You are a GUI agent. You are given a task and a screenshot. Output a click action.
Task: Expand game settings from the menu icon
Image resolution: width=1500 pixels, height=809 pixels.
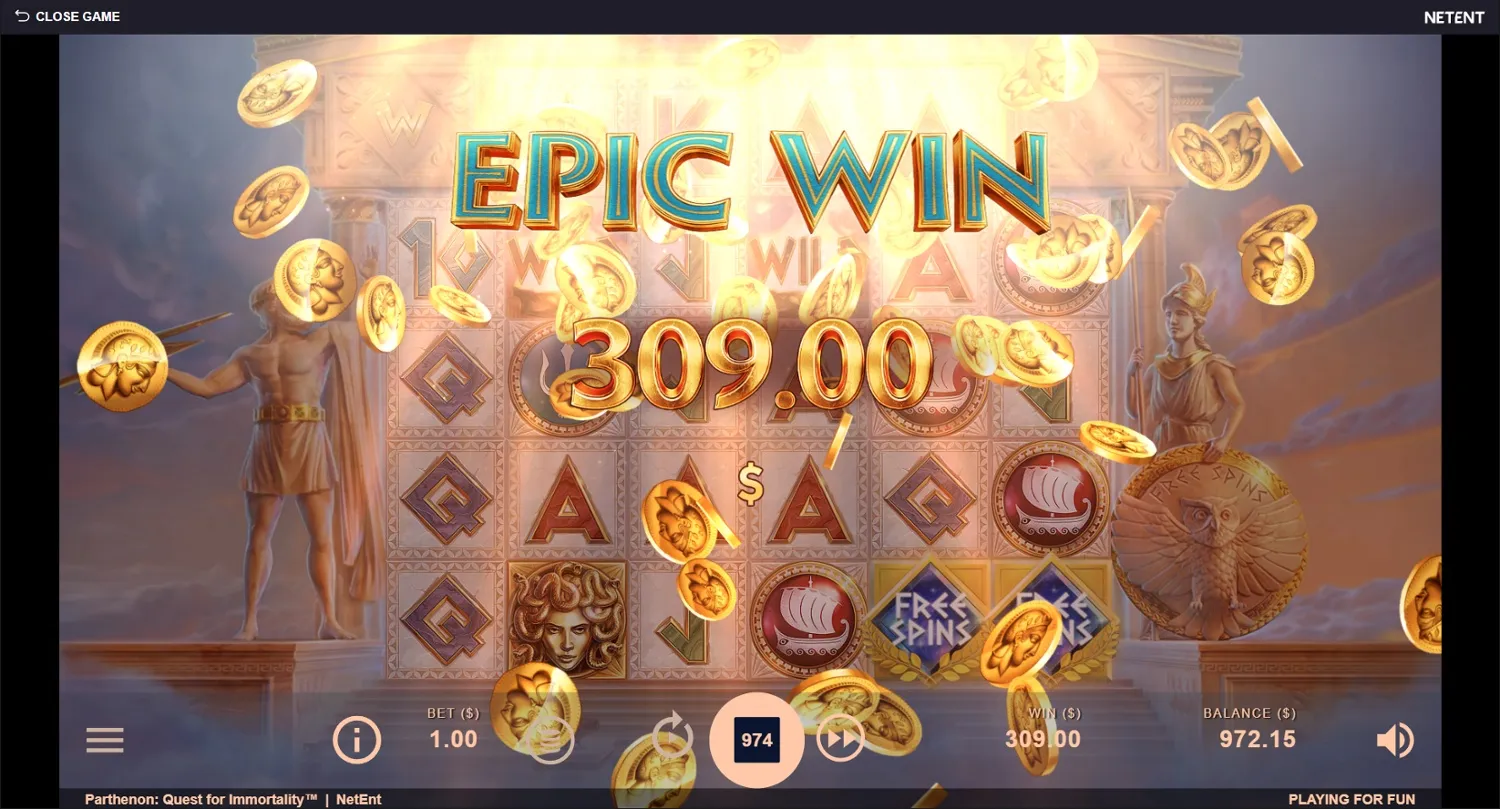(104, 740)
